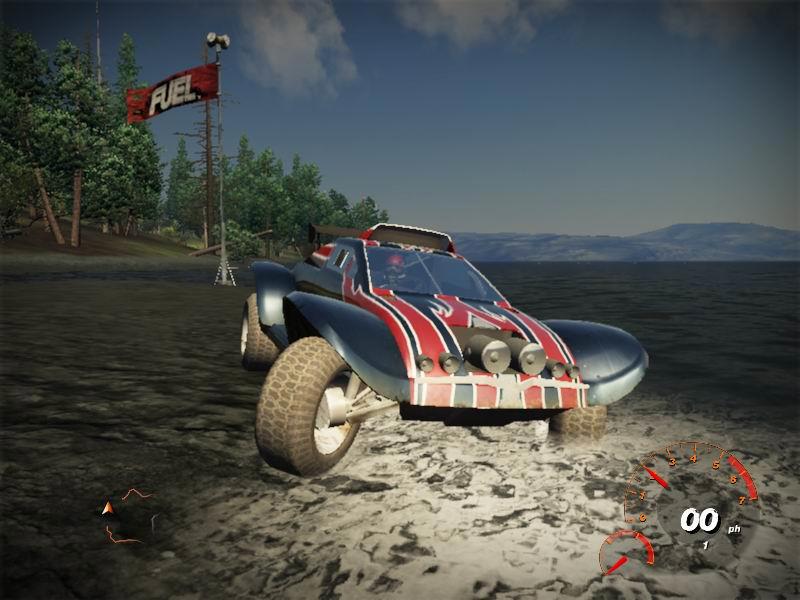The width and height of the screenshot is (800, 600).
Task: Select the player arrow marker on the minimap
Action: (x=108, y=509)
